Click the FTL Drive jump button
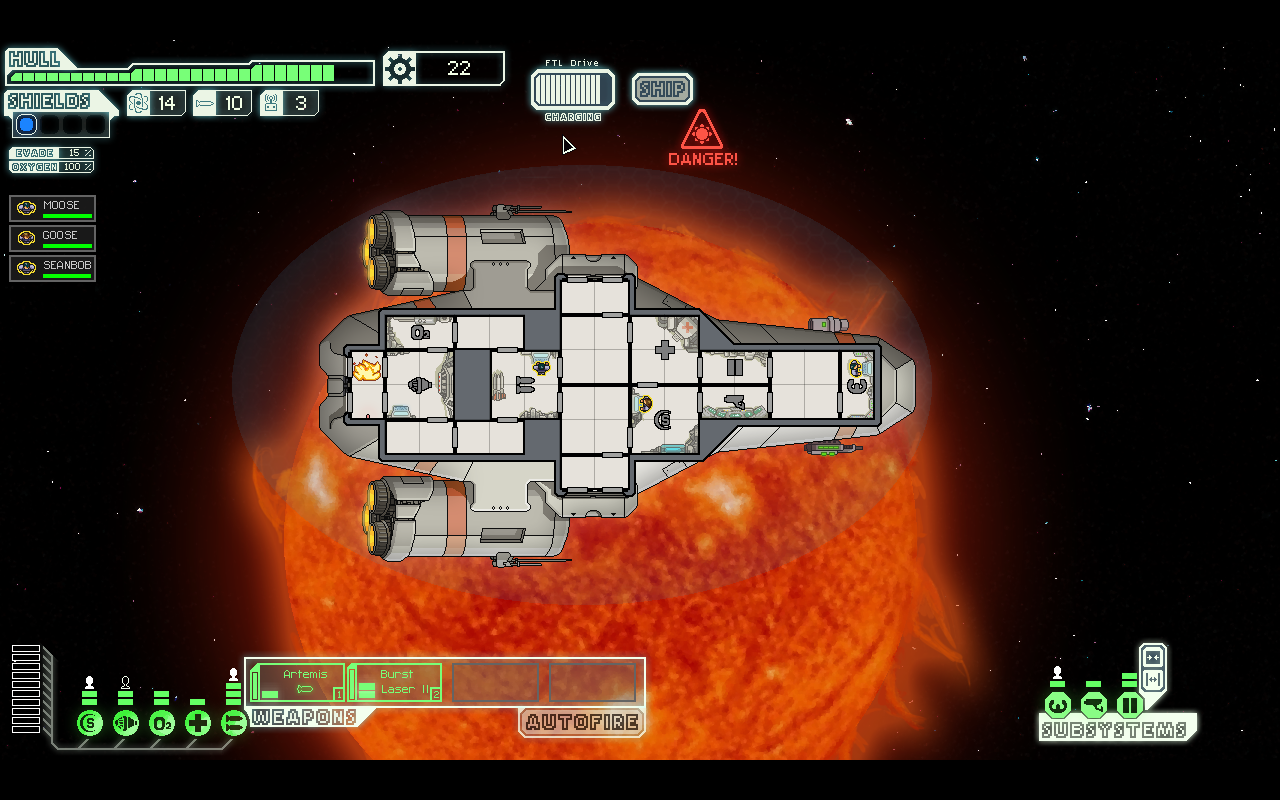 [573, 89]
